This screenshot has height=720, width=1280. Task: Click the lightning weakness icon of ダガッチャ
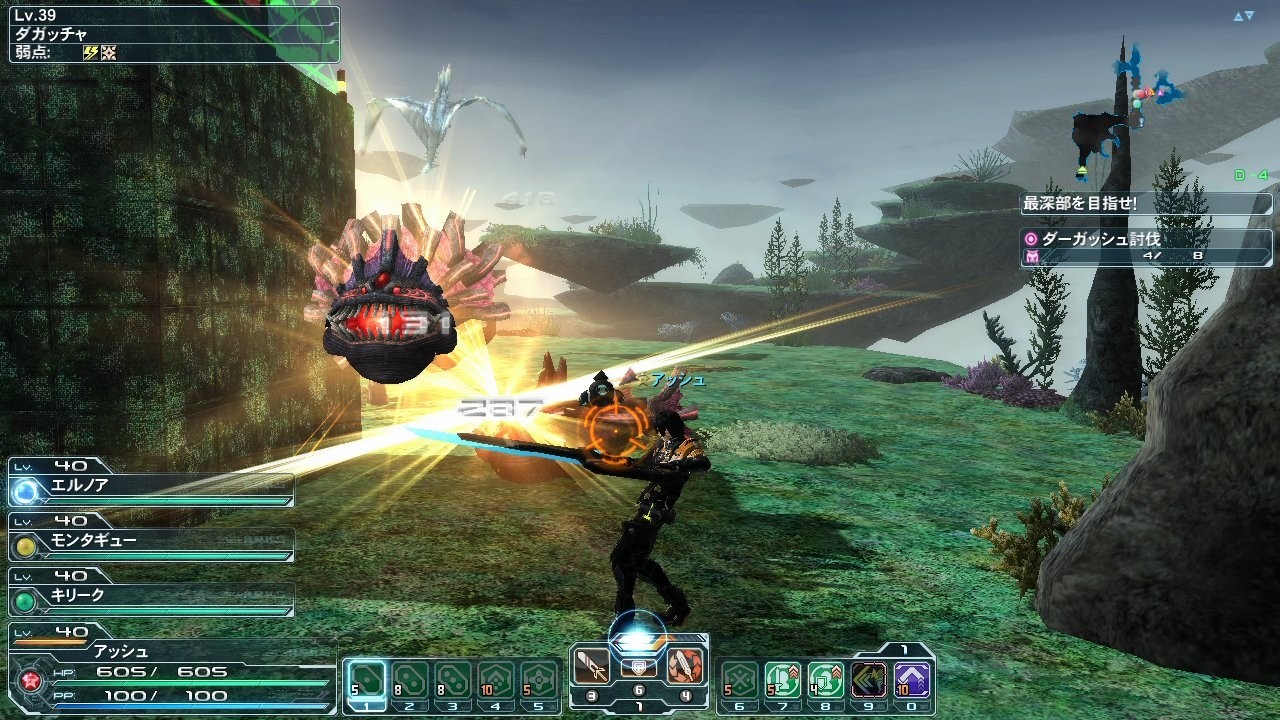point(90,50)
